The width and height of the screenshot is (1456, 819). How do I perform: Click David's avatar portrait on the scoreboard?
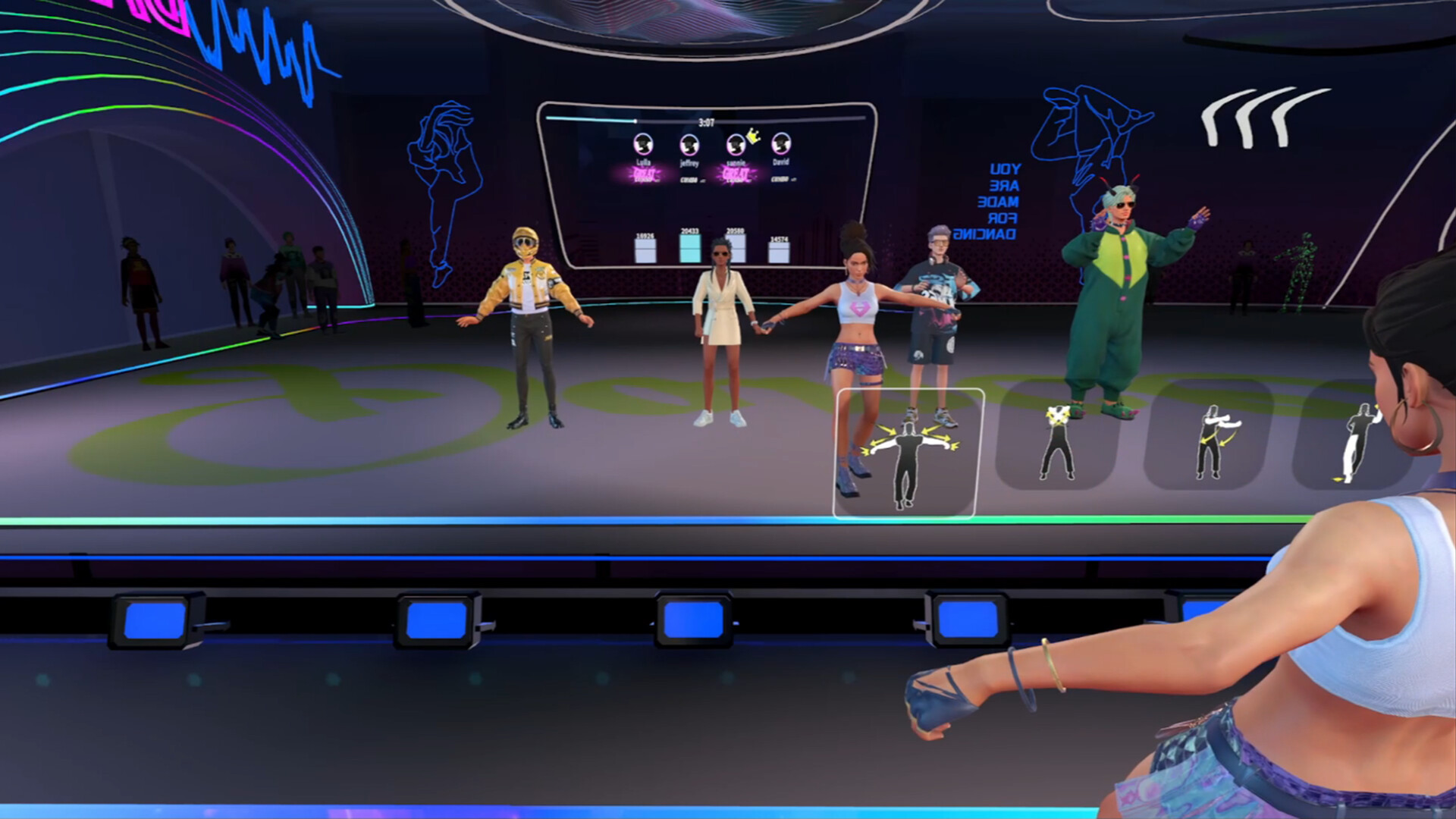point(781,144)
